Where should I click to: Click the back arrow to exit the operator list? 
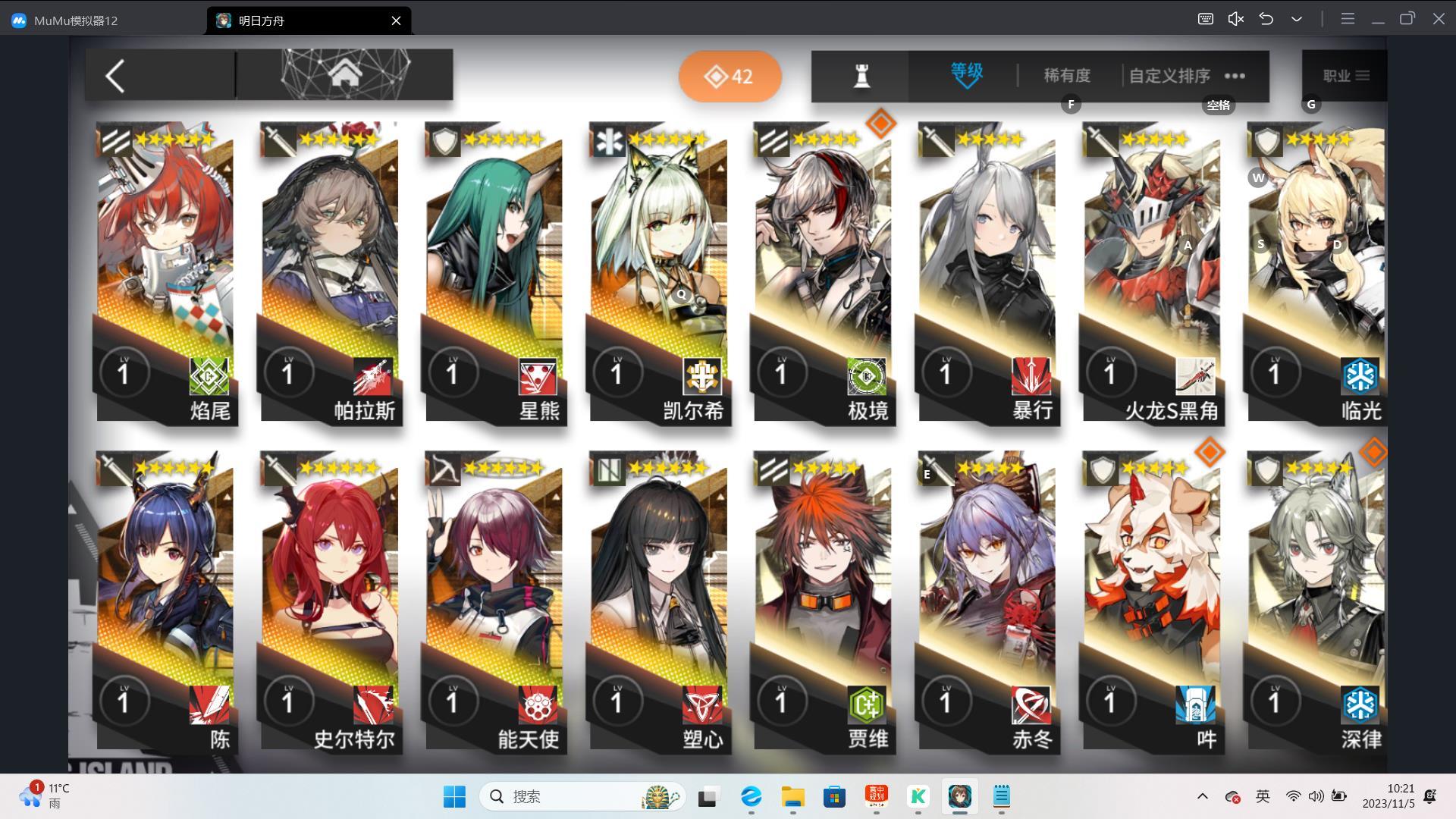click(115, 76)
